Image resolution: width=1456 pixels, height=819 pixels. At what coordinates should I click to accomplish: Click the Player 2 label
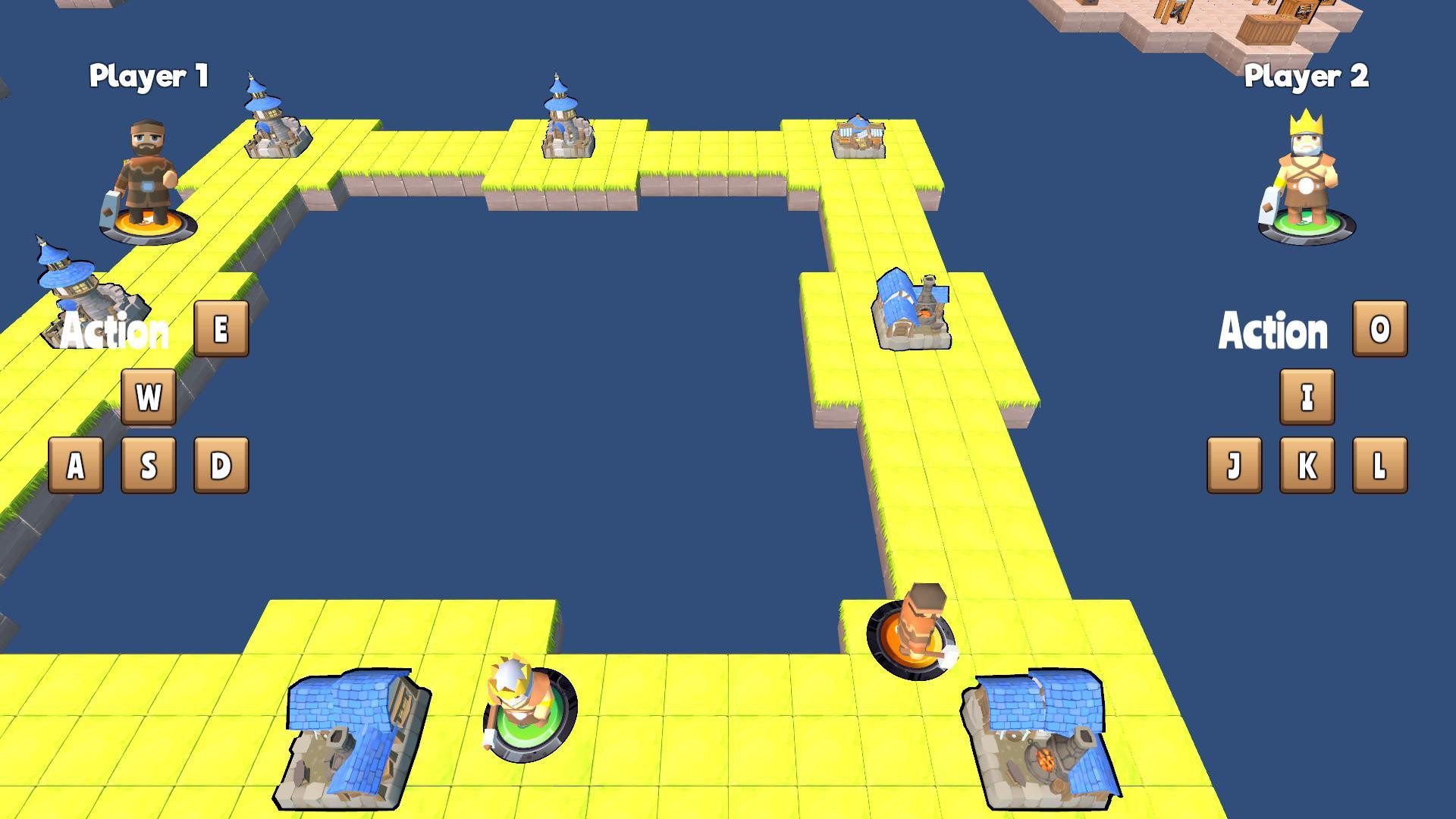[1306, 76]
